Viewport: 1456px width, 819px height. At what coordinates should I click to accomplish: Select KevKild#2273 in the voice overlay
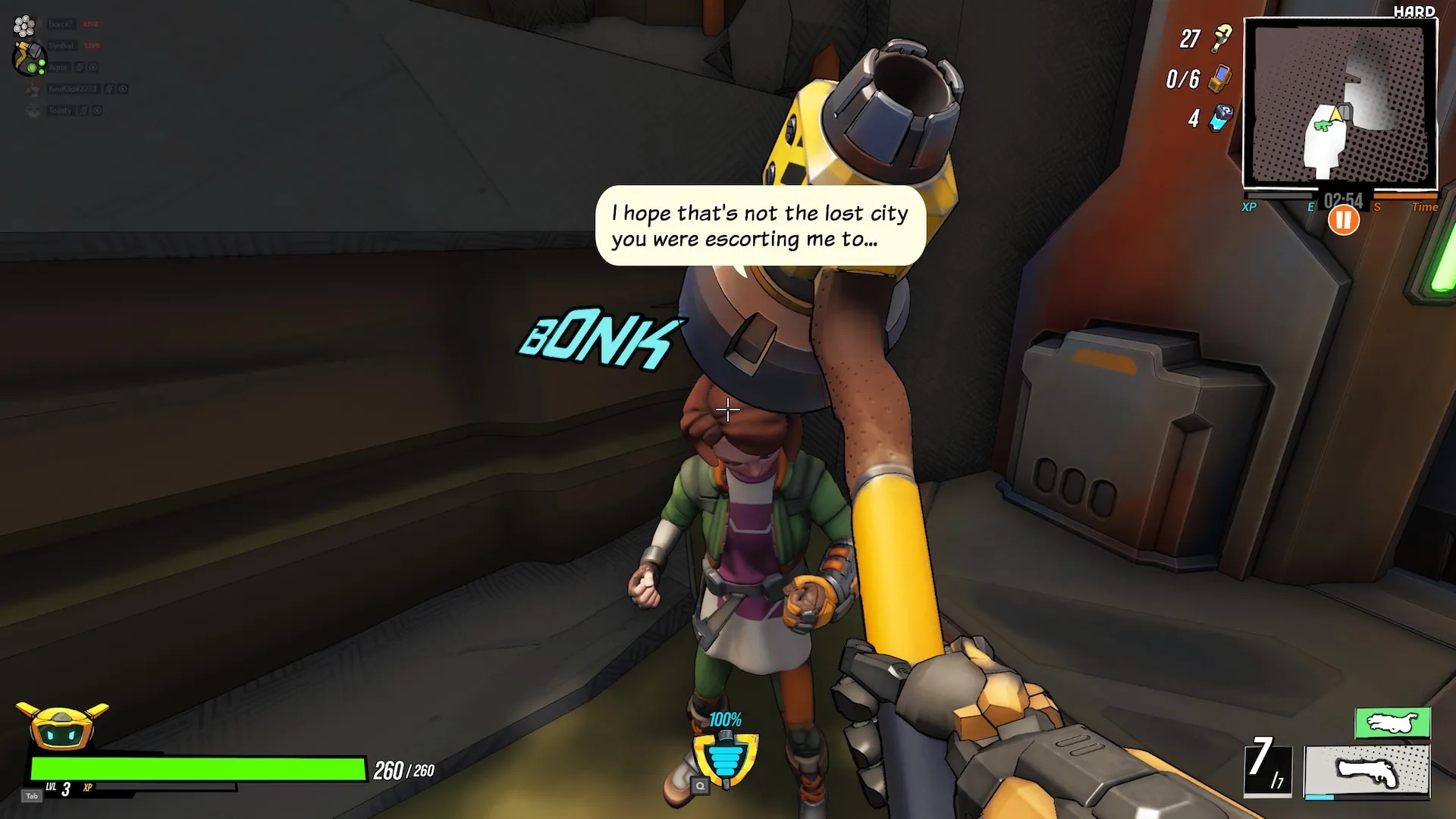[72, 89]
